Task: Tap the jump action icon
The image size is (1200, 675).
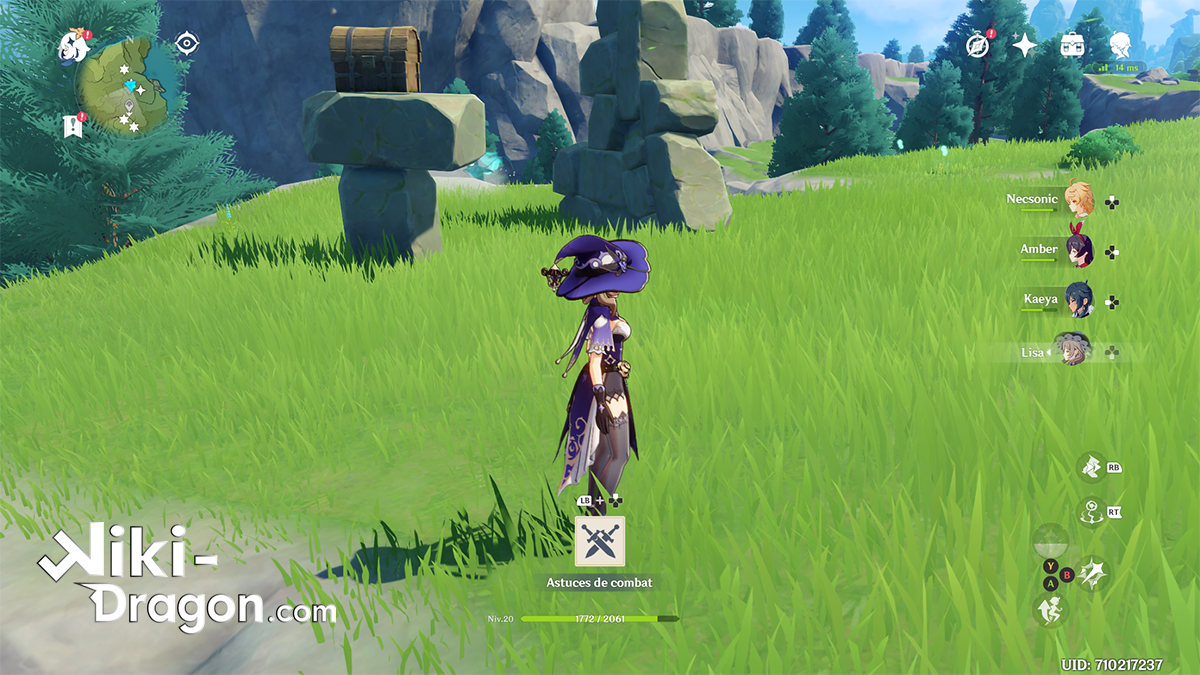Action: [1051, 608]
